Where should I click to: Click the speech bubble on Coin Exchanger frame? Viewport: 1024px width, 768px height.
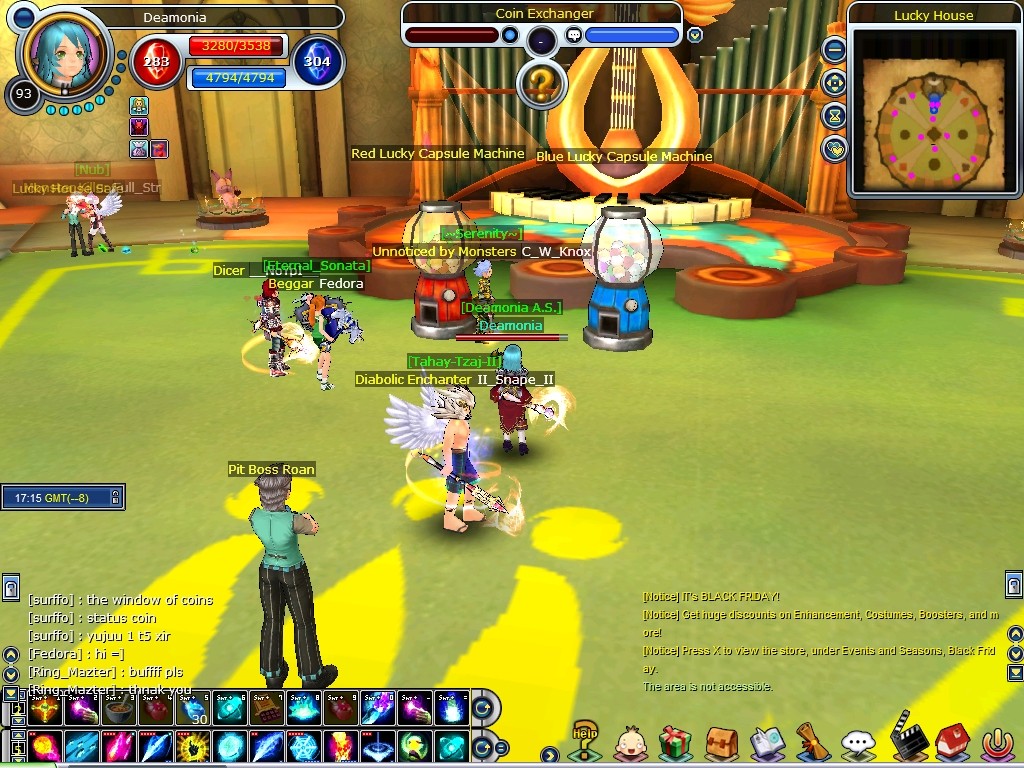click(574, 35)
